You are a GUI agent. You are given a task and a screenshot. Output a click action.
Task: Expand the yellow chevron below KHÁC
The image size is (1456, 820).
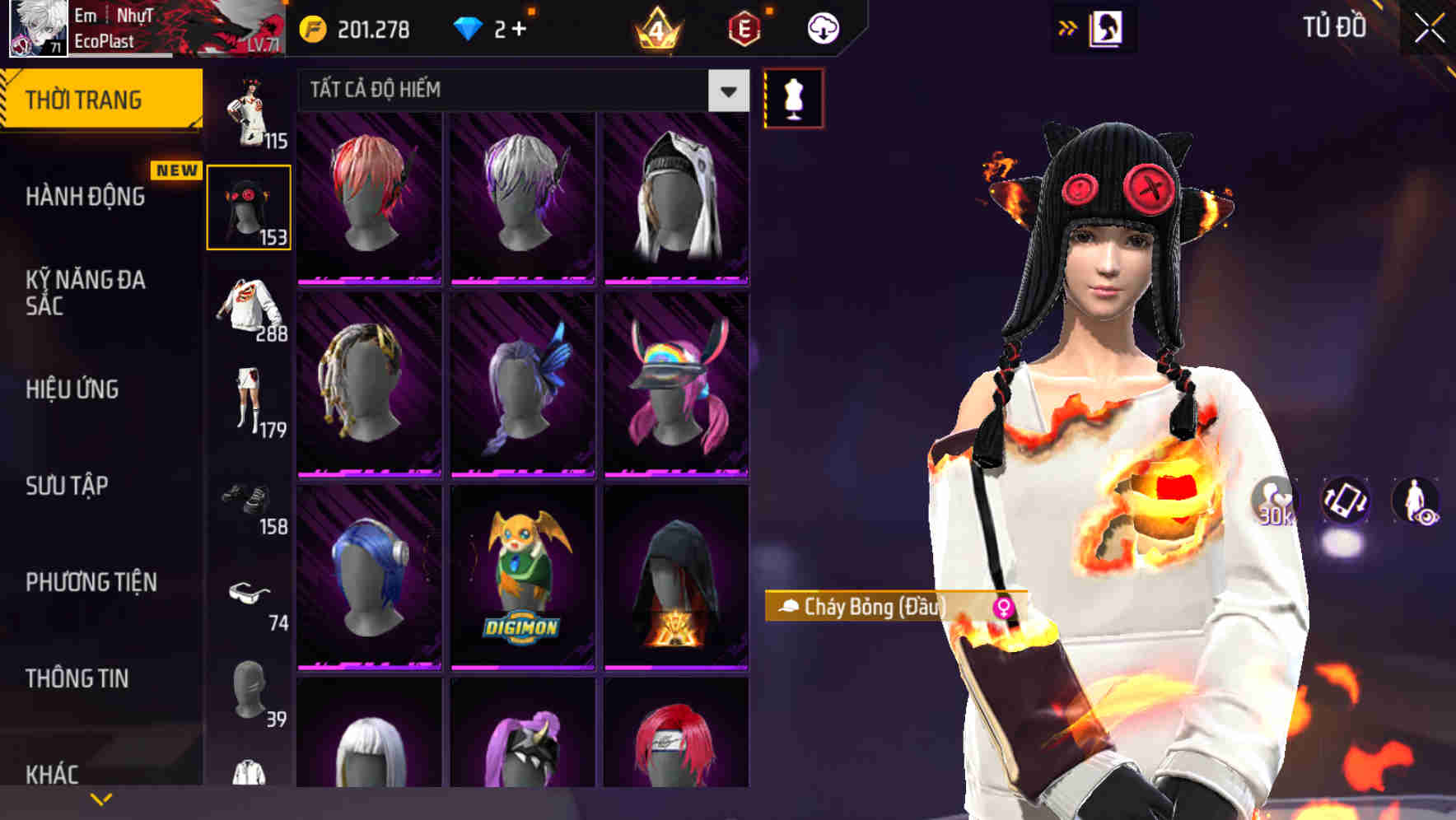(x=100, y=797)
